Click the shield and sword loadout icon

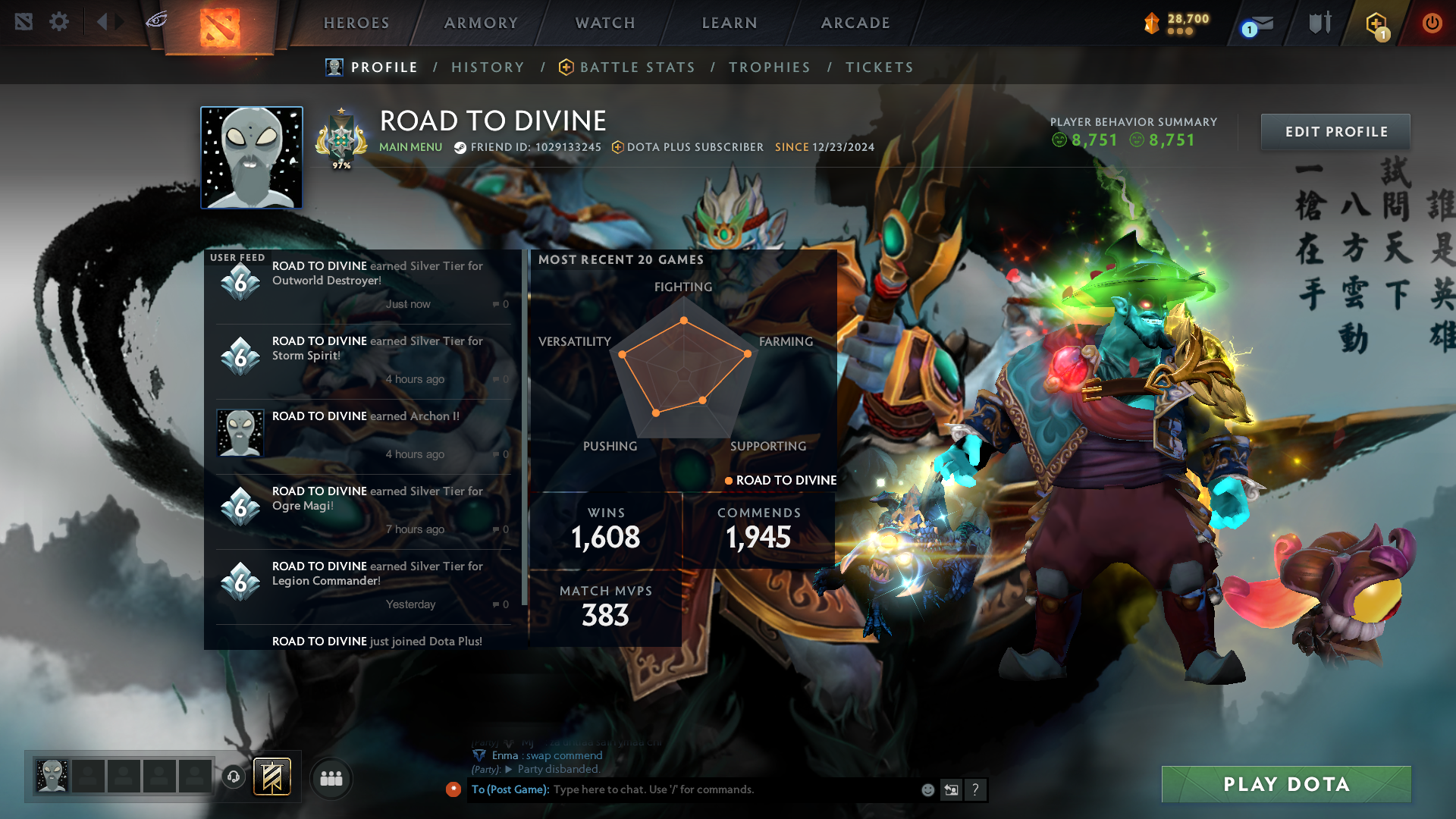[1319, 22]
